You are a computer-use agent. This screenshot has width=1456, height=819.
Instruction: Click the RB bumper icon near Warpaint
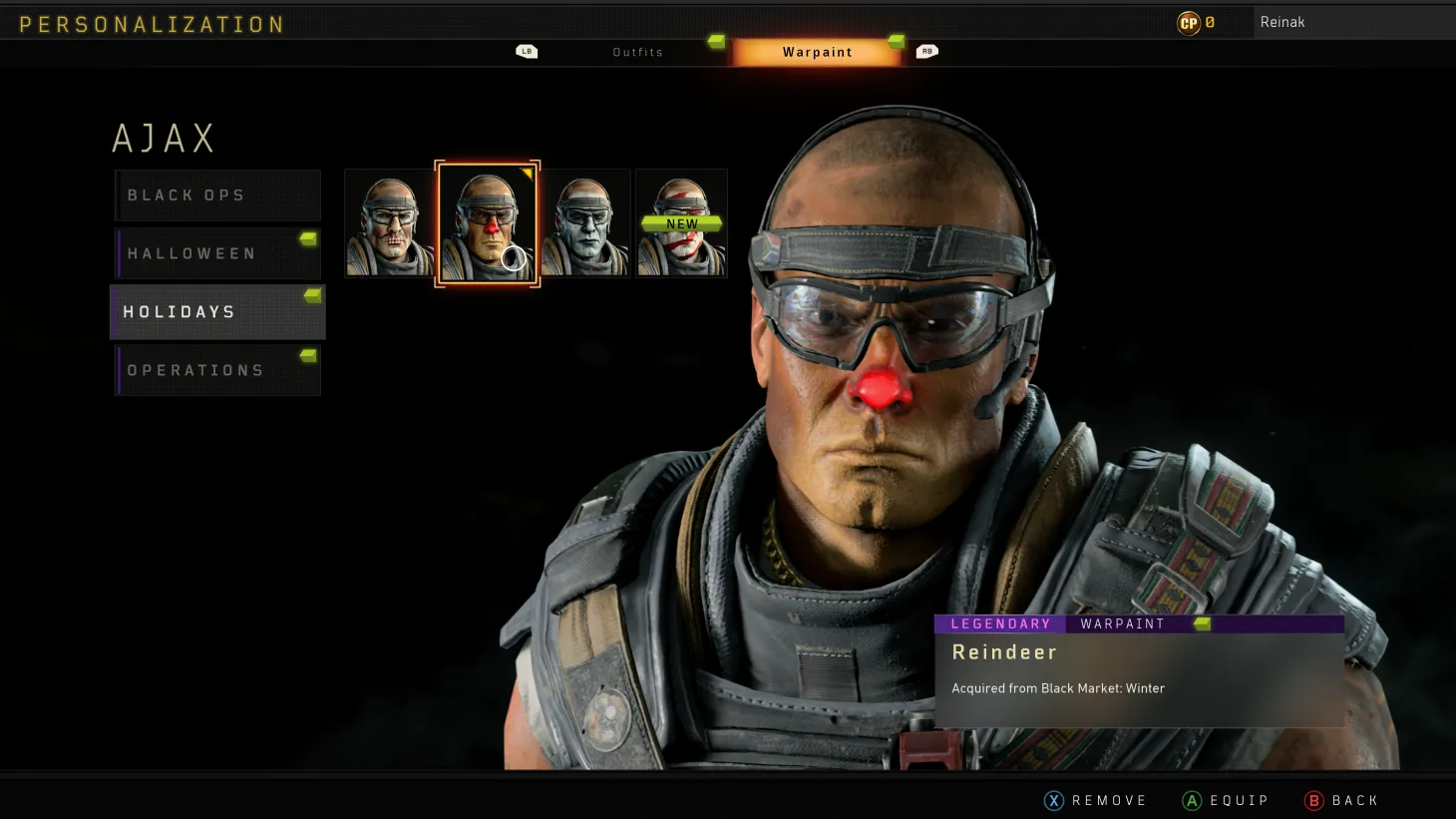tap(926, 51)
